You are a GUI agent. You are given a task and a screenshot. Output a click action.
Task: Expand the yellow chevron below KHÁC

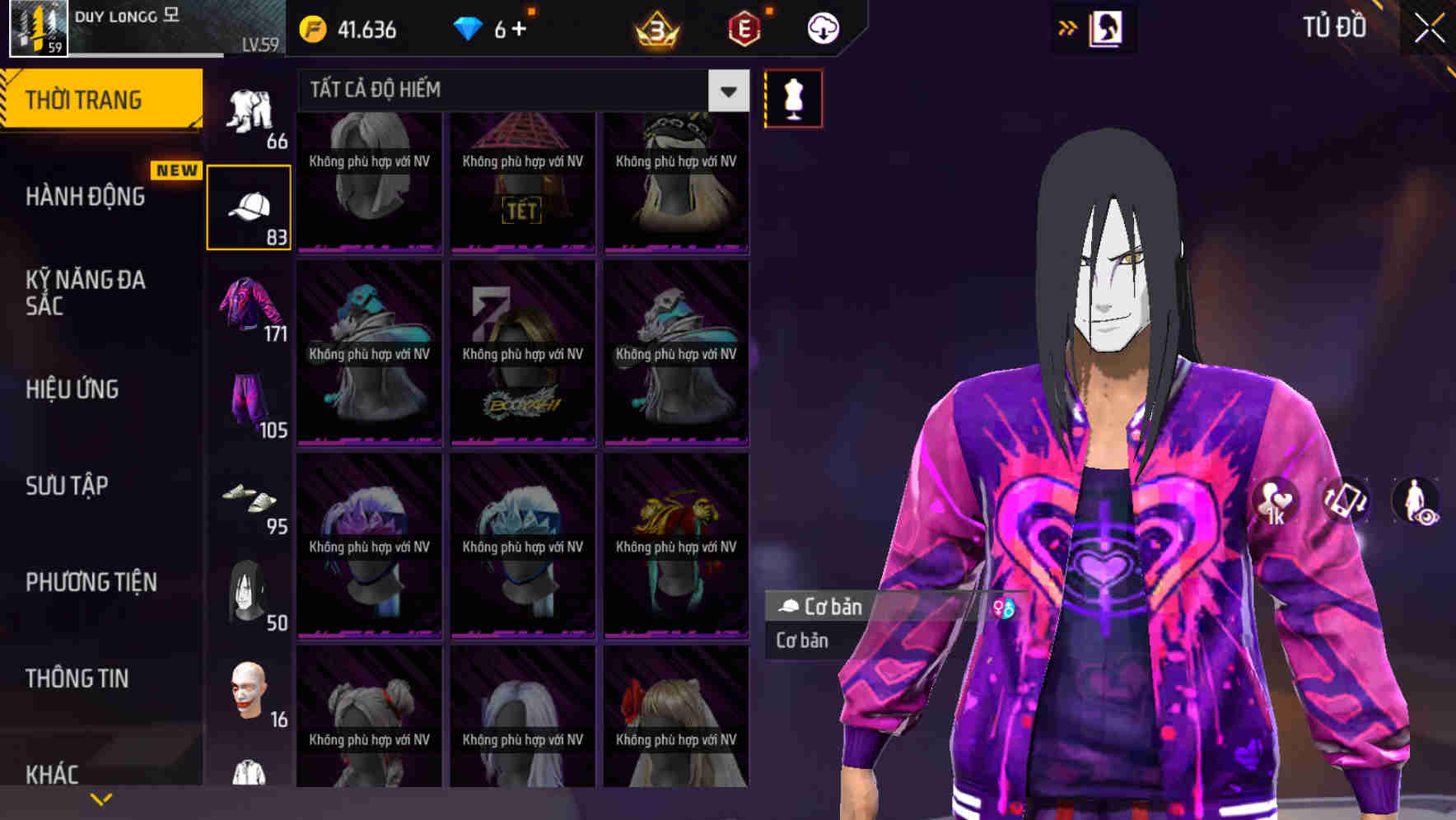(101, 798)
